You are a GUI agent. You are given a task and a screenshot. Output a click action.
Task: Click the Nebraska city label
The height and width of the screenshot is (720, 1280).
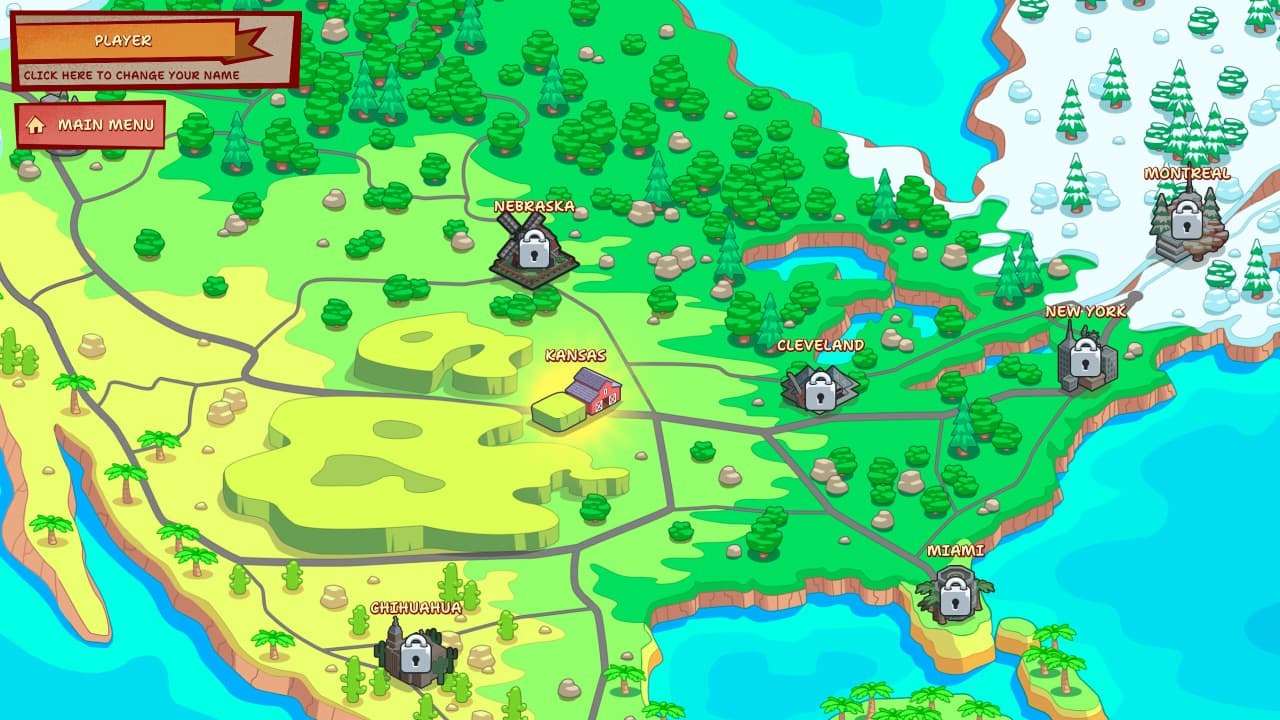(x=534, y=208)
